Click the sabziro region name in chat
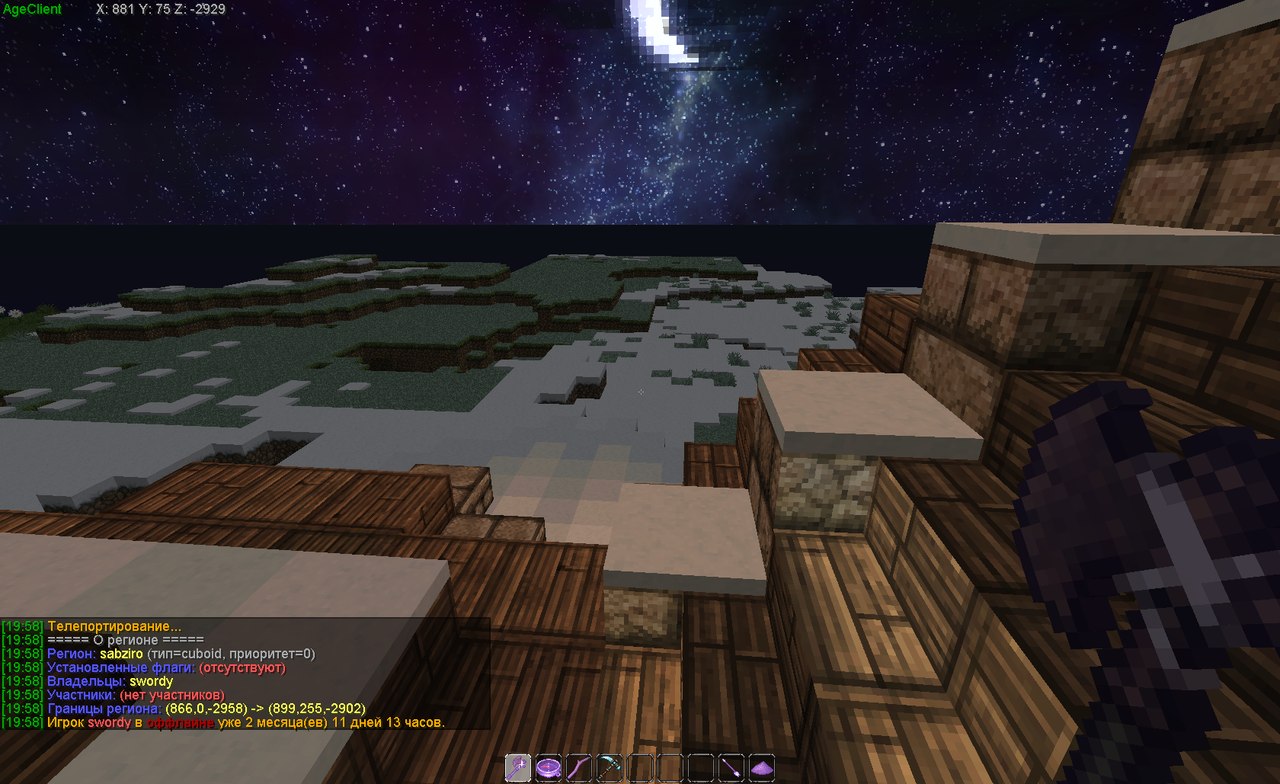The height and width of the screenshot is (784, 1280). 121,654
